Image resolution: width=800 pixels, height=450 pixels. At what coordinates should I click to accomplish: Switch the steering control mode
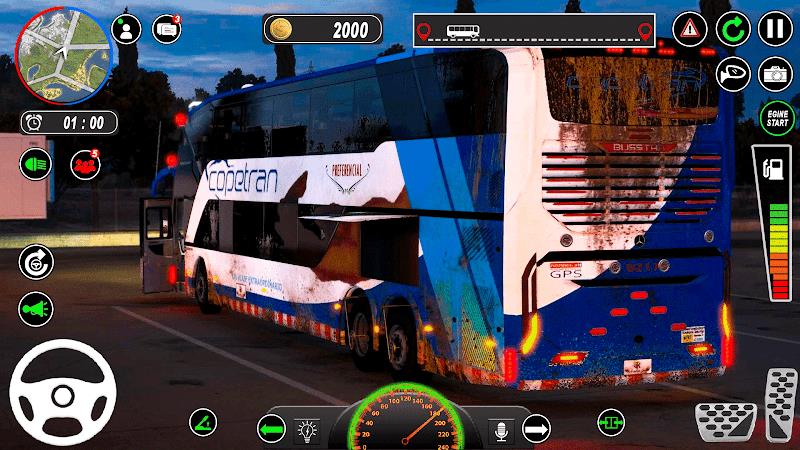pos(35,261)
